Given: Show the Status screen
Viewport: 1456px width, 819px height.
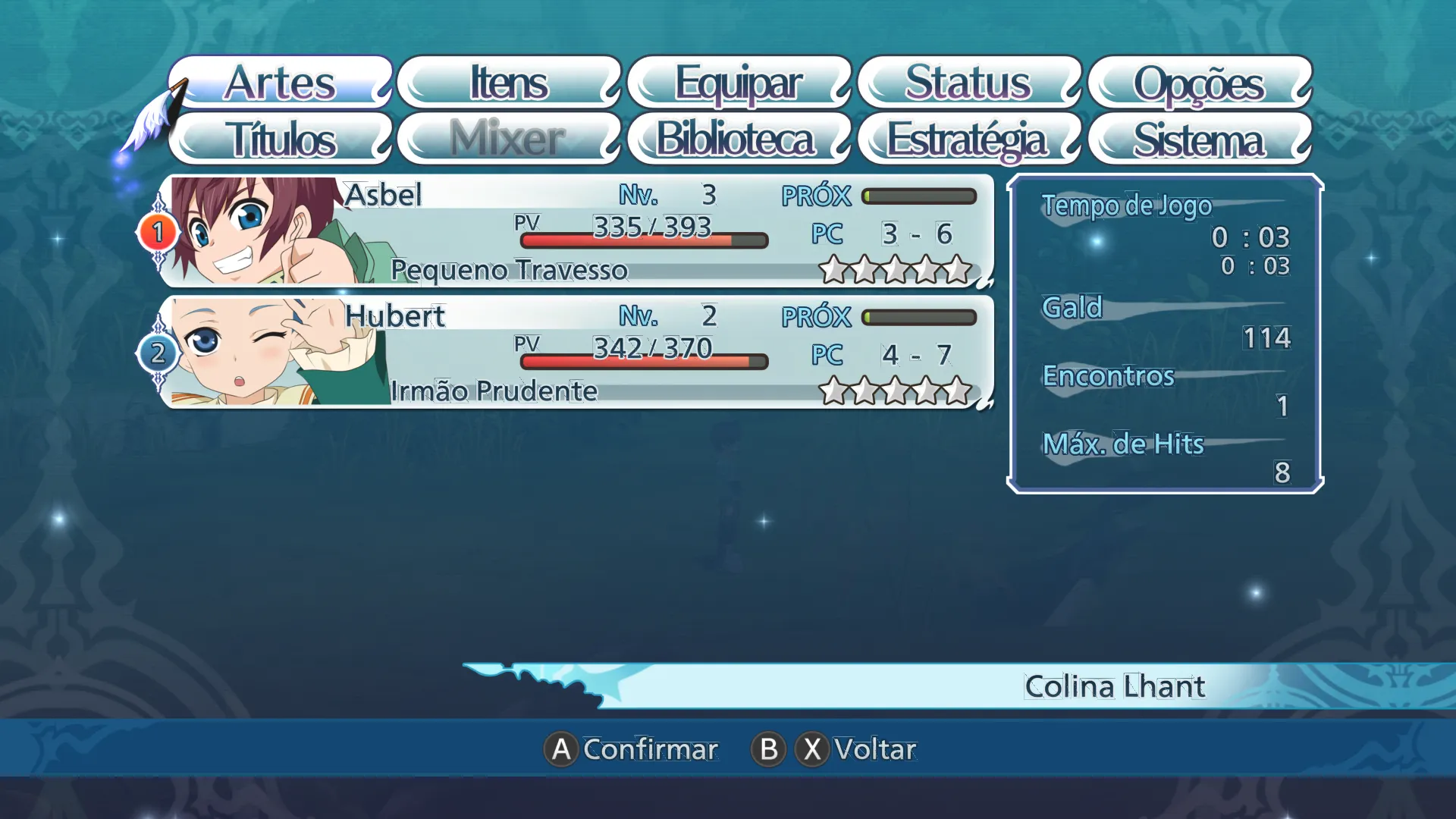Looking at the screenshot, I should click(968, 82).
